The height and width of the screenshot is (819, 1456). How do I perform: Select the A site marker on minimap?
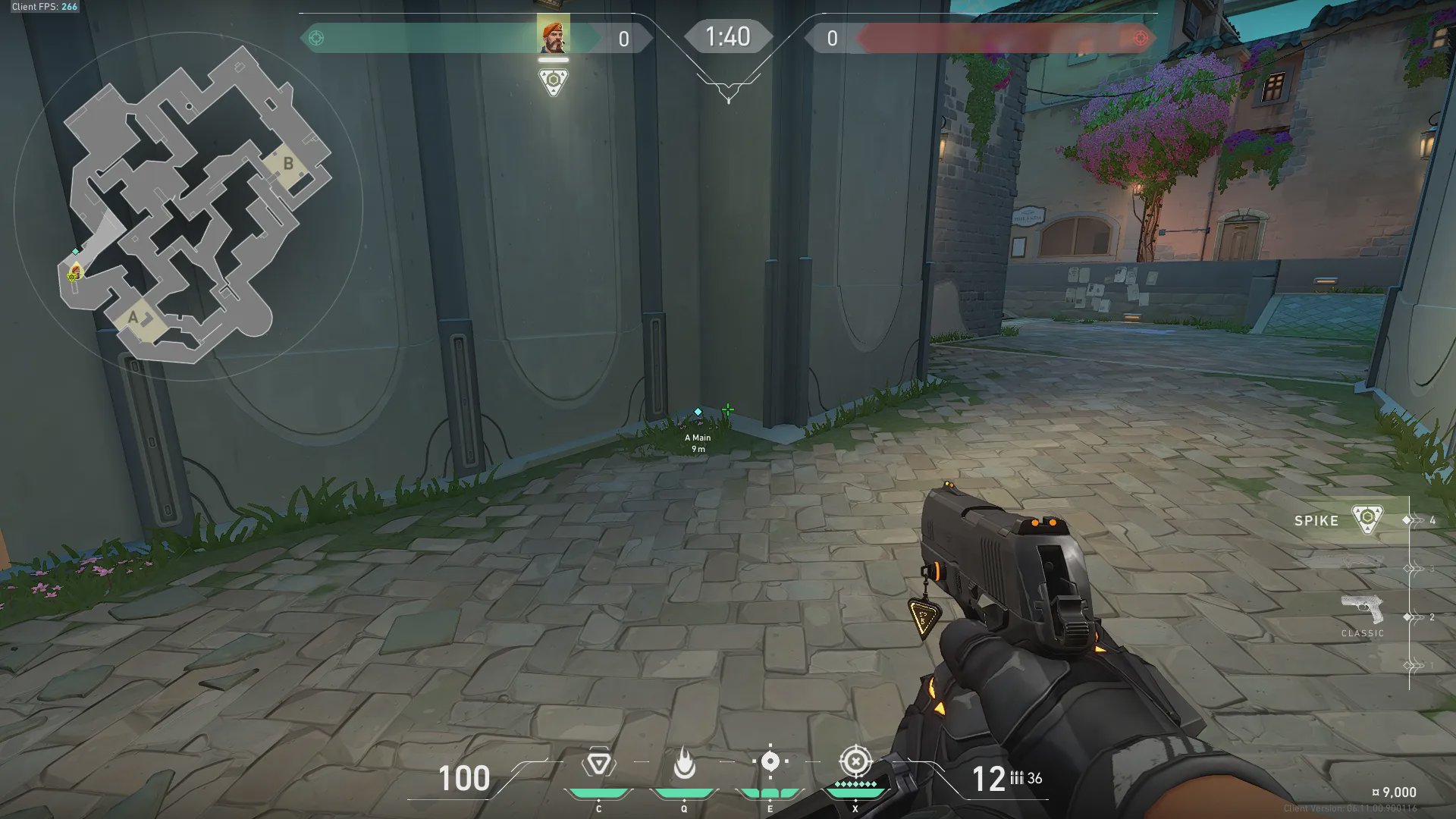pyautogui.click(x=134, y=317)
